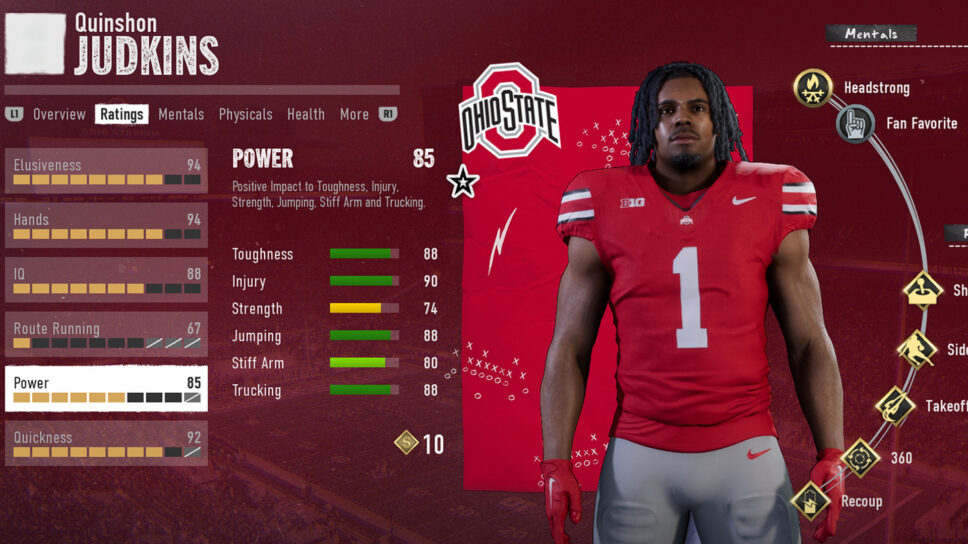Select the Takeoff ability icon
The image size is (968, 544).
click(895, 406)
